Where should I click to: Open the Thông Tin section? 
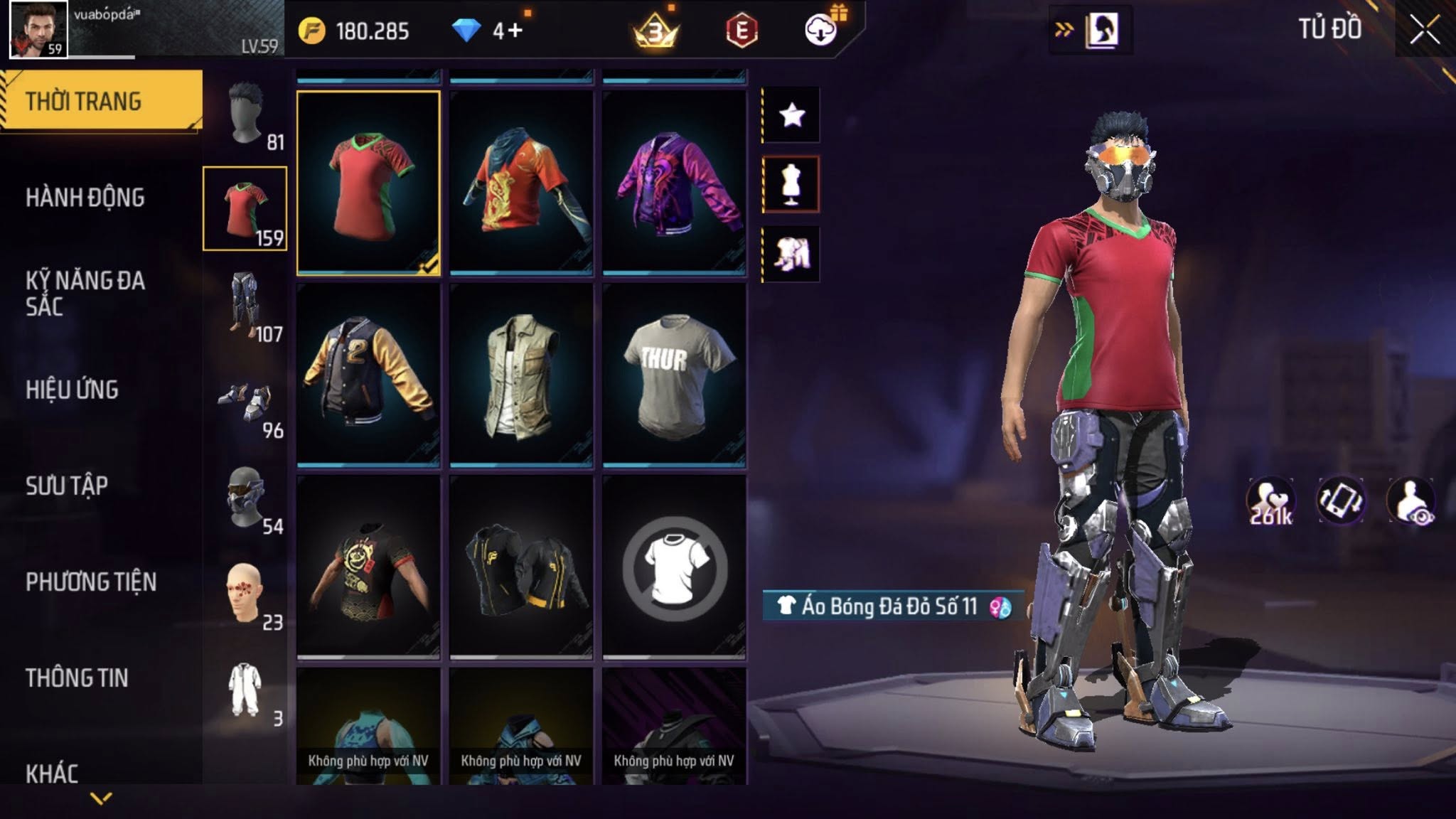coord(77,678)
